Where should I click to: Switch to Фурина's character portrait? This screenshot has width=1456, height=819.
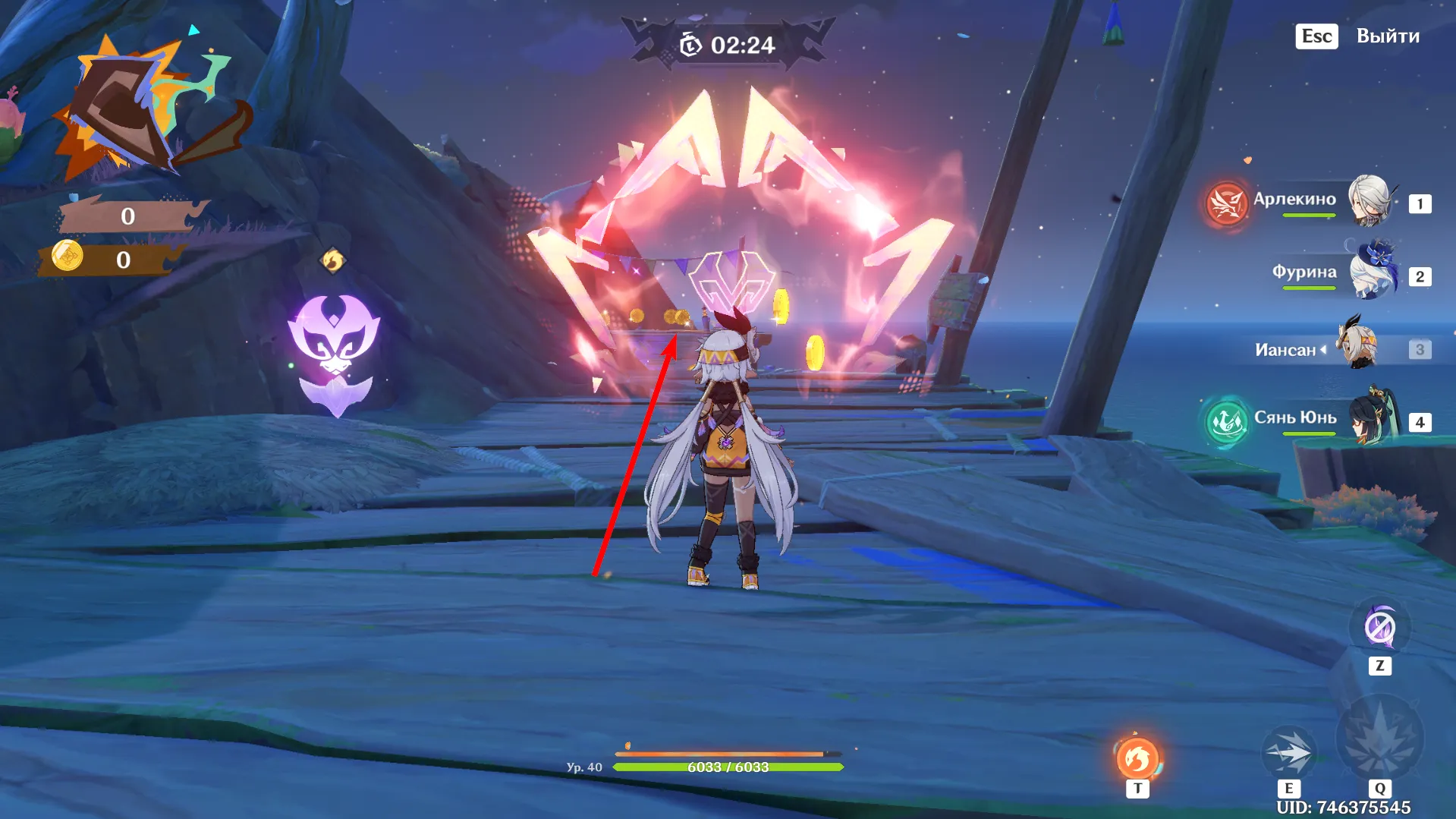pos(1375,271)
